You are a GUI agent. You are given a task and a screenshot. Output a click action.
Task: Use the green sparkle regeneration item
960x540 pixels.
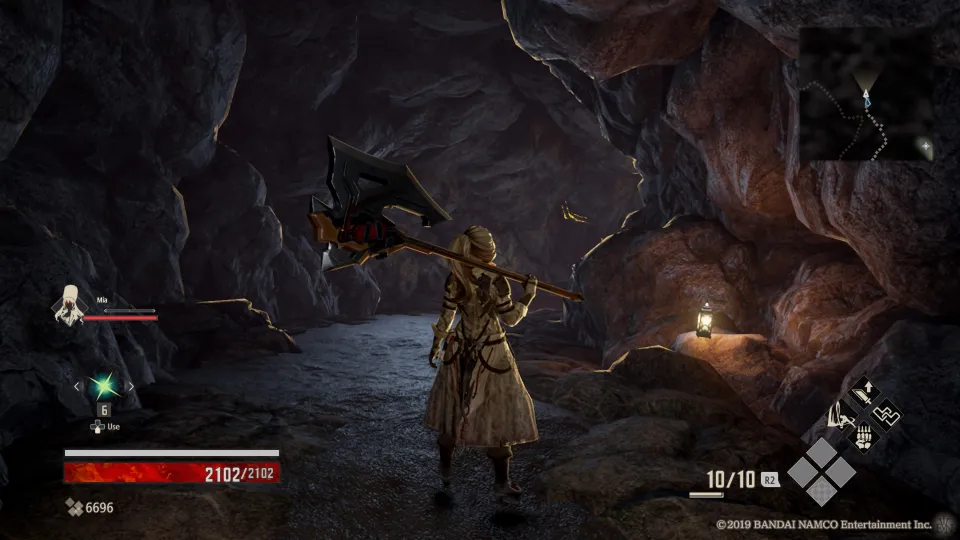click(x=103, y=386)
